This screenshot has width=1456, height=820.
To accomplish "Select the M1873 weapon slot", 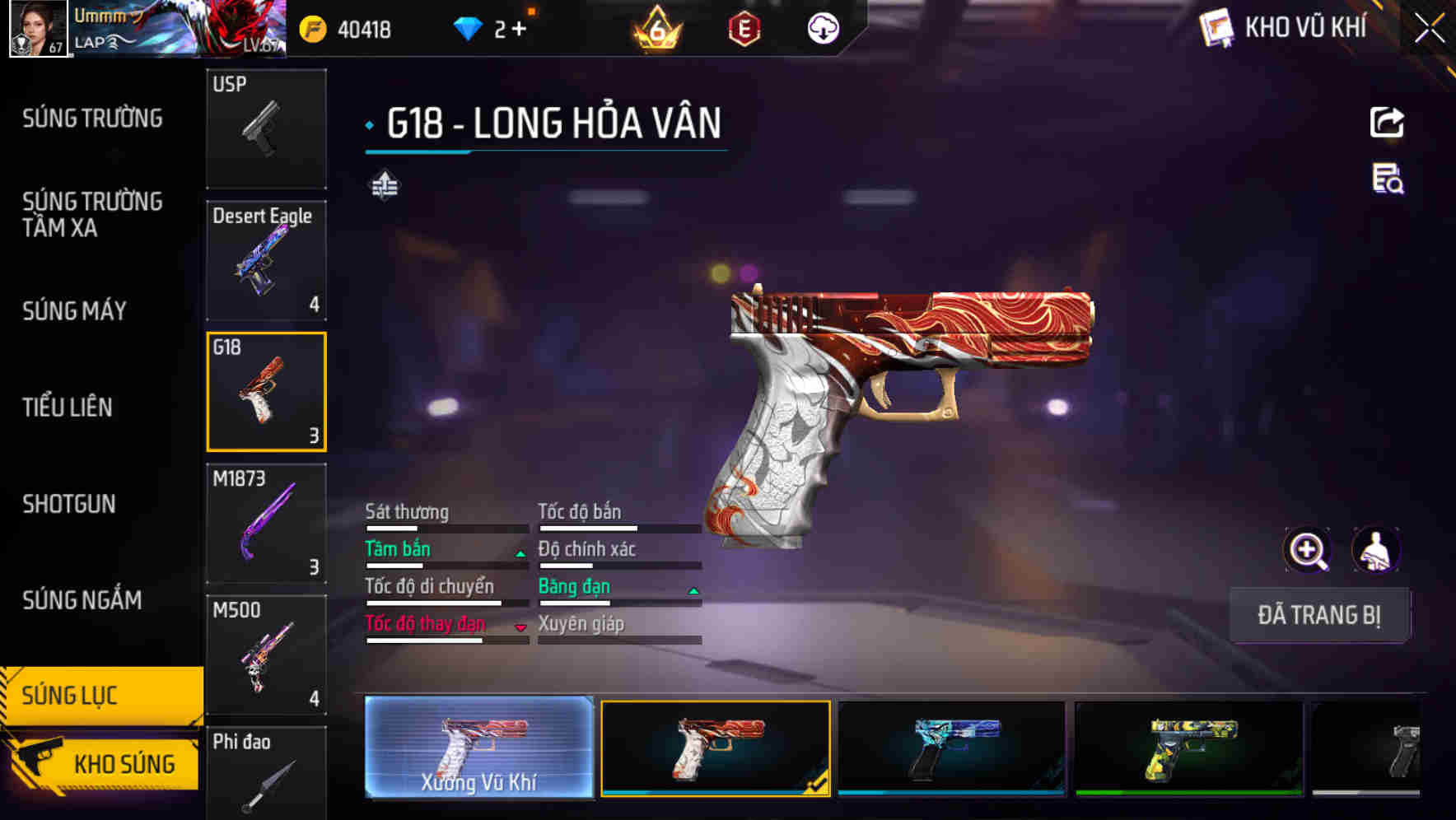I will tap(266, 524).
